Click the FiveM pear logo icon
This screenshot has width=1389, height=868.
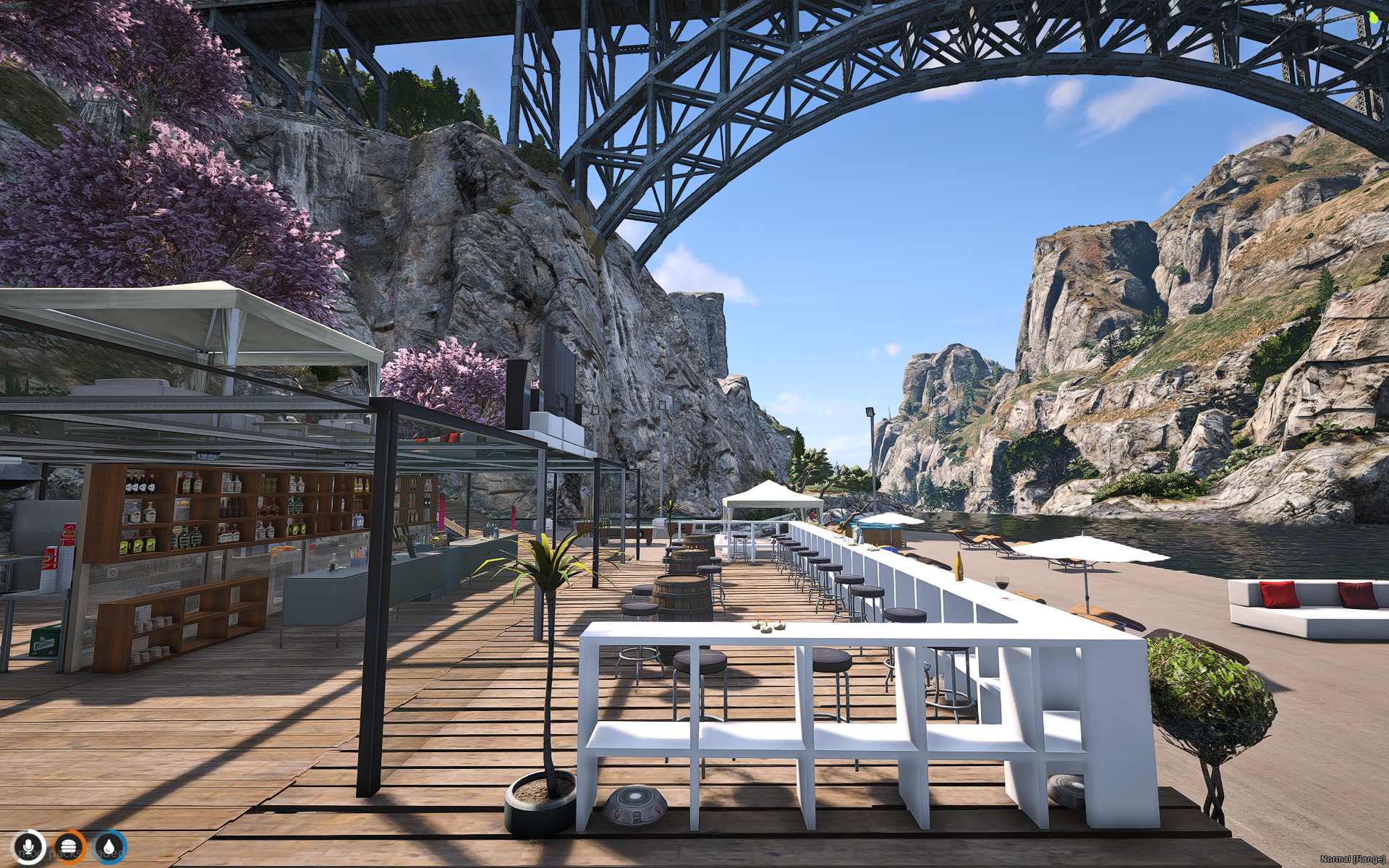coord(1372,18)
